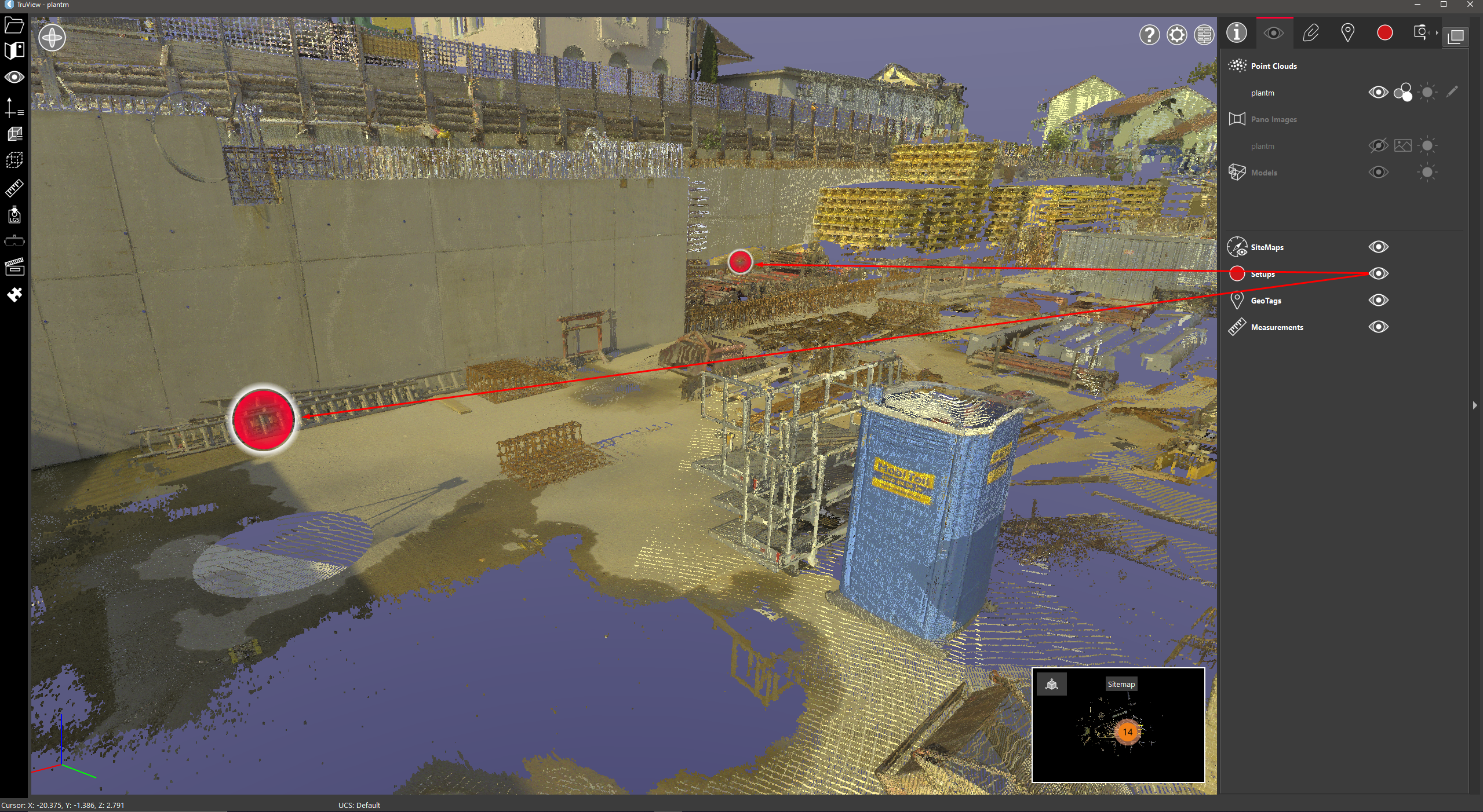1483x812 pixels.
Task: Toggle plantm point cloud visibility eye
Action: 1378,93
